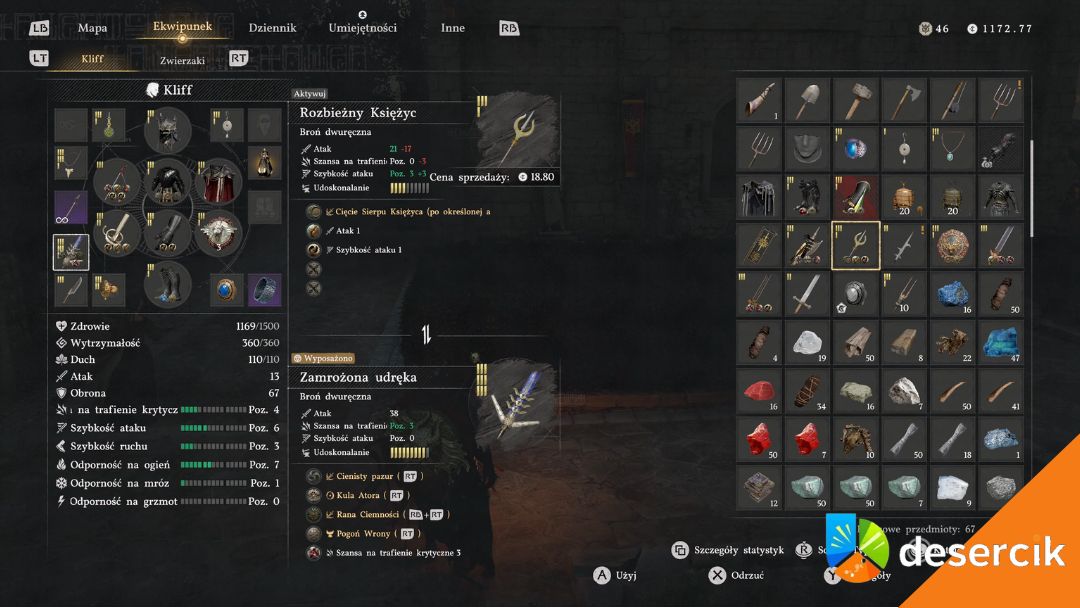The width and height of the screenshot is (1080, 608).
Task: Open the Dziennik tab
Action: (272, 28)
